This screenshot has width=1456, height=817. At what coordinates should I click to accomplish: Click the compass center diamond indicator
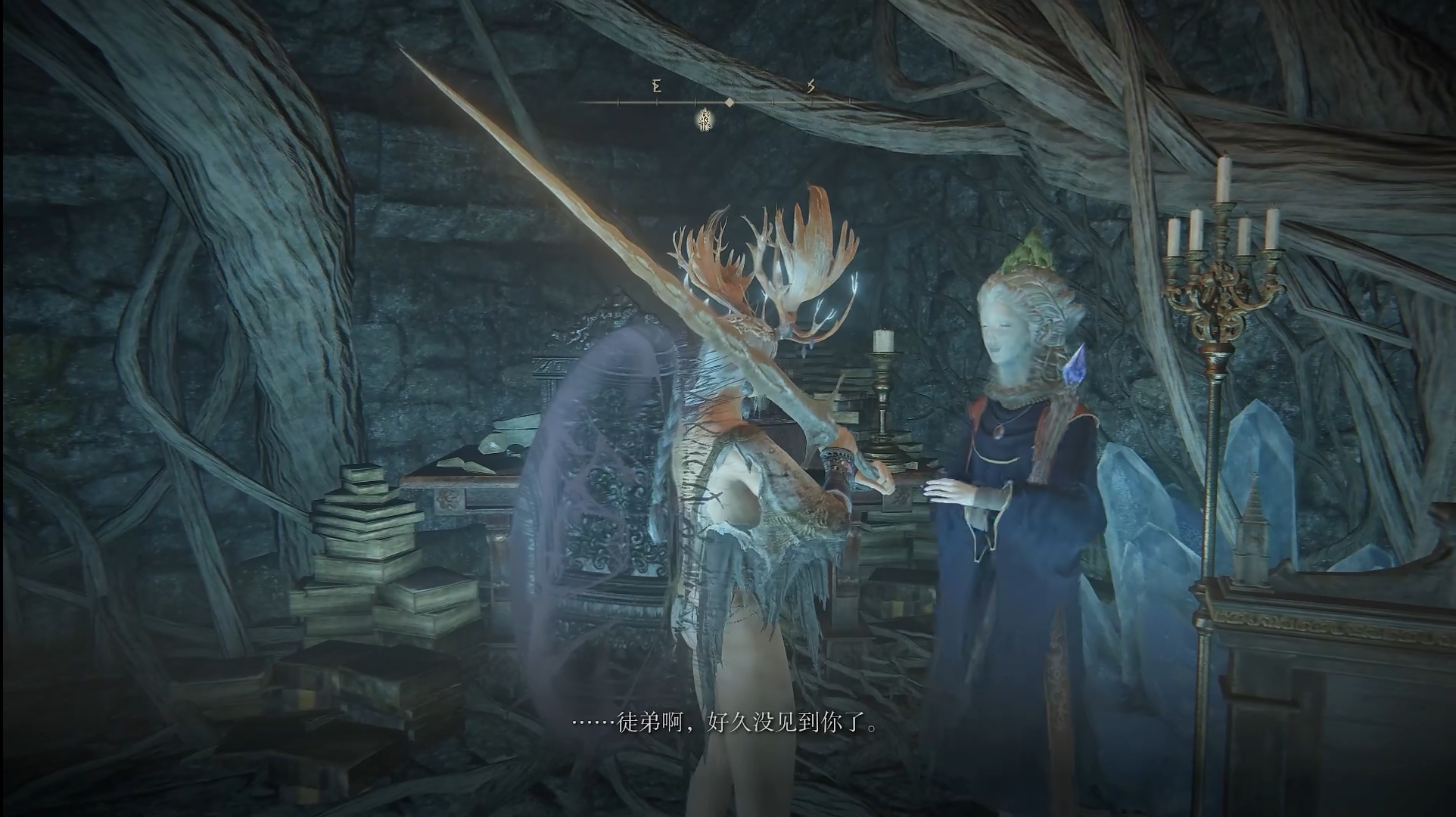coord(729,102)
